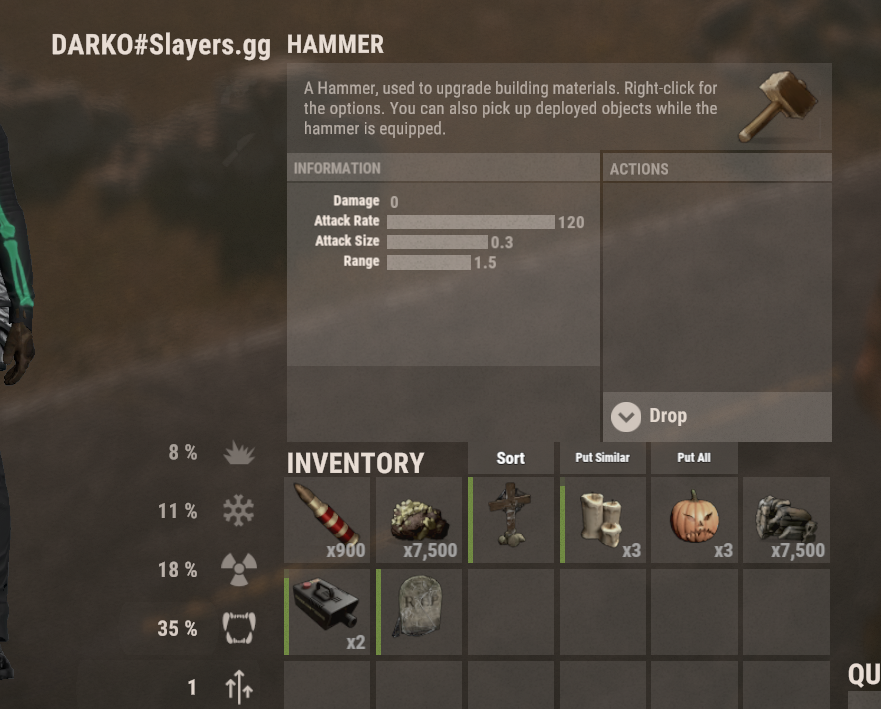This screenshot has width=881, height=709.
Task: Click the Put Similar button
Action: [602, 458]
